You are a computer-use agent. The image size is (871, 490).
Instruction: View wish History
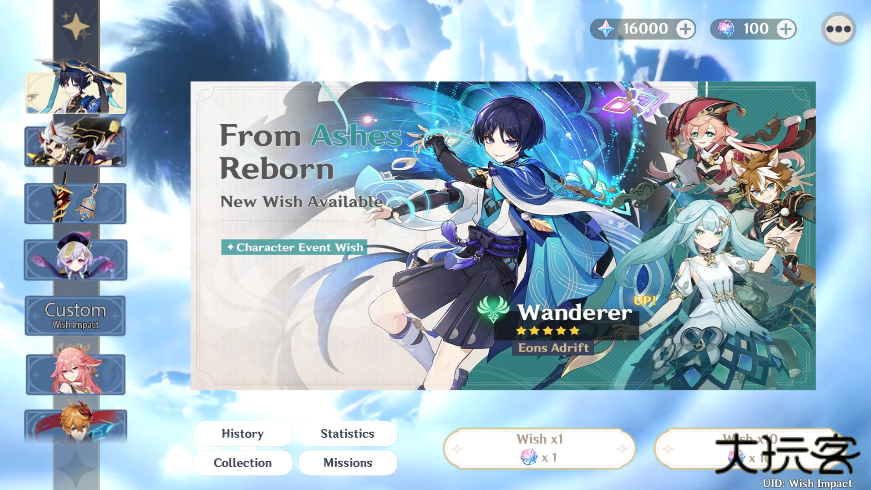tap(243, 434)
